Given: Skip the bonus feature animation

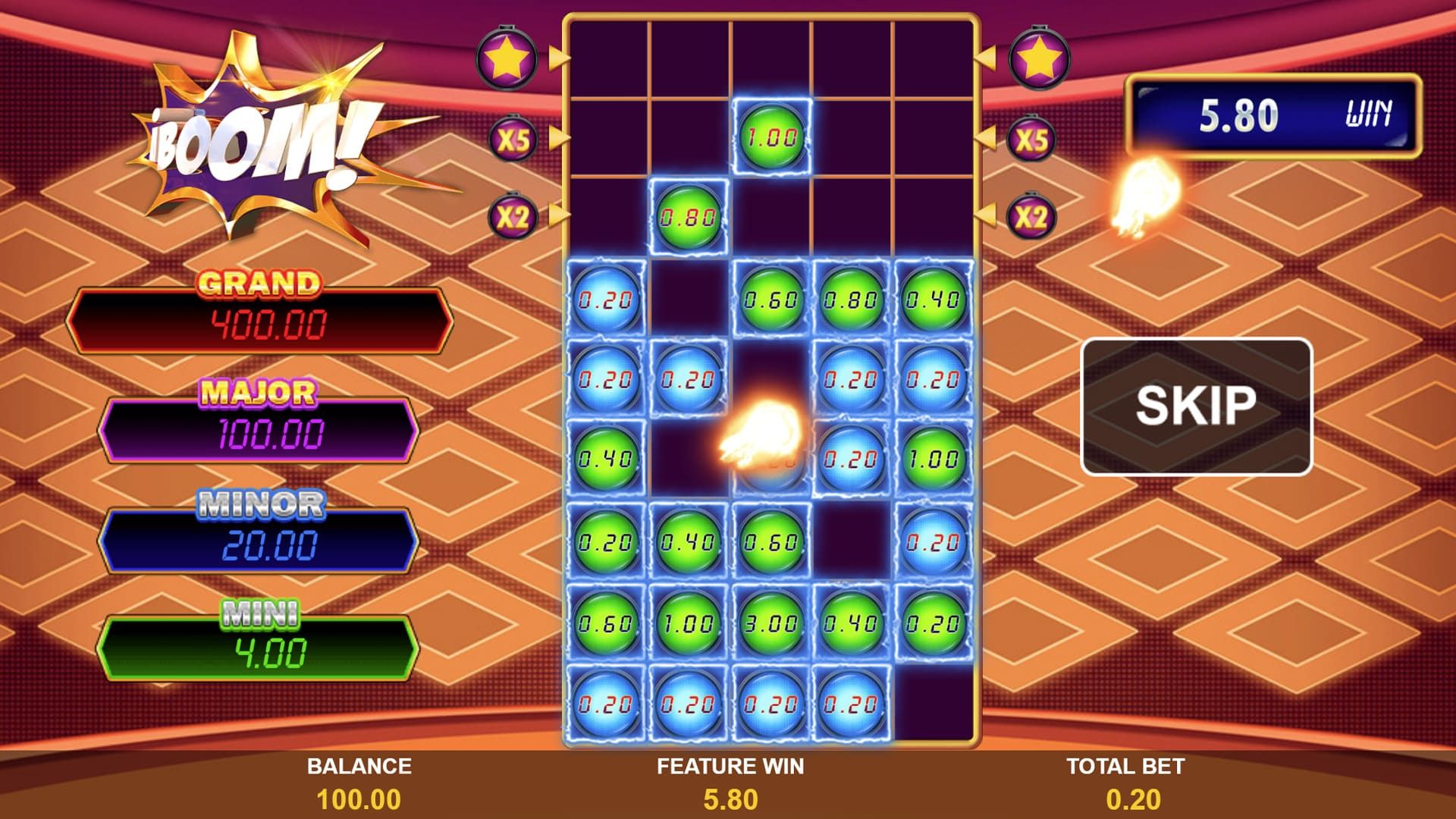Looking at the screenshot, I should (x=1196, y=406).
